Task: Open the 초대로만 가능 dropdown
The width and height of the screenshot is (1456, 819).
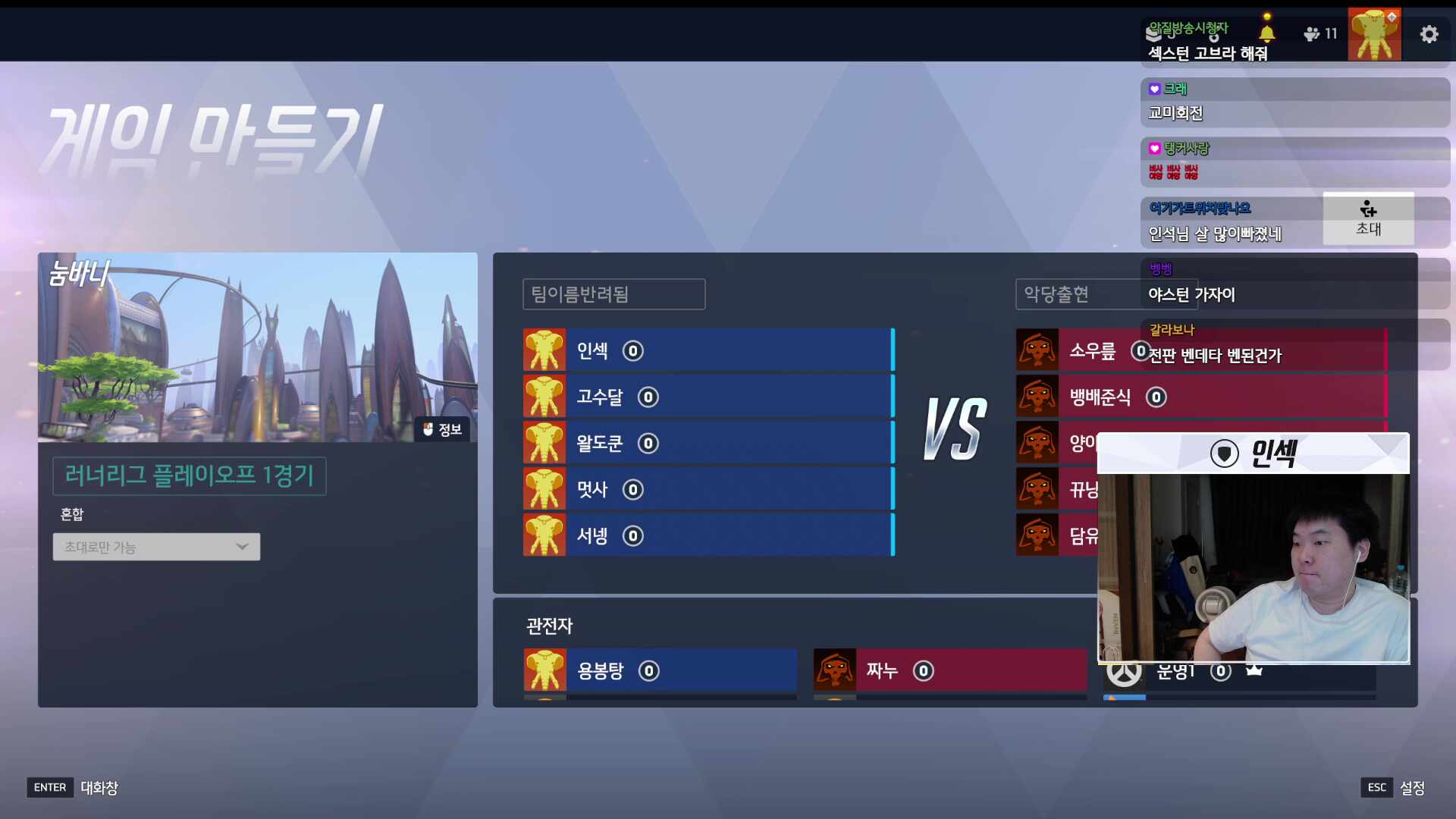Action: [x=155, y=546]
